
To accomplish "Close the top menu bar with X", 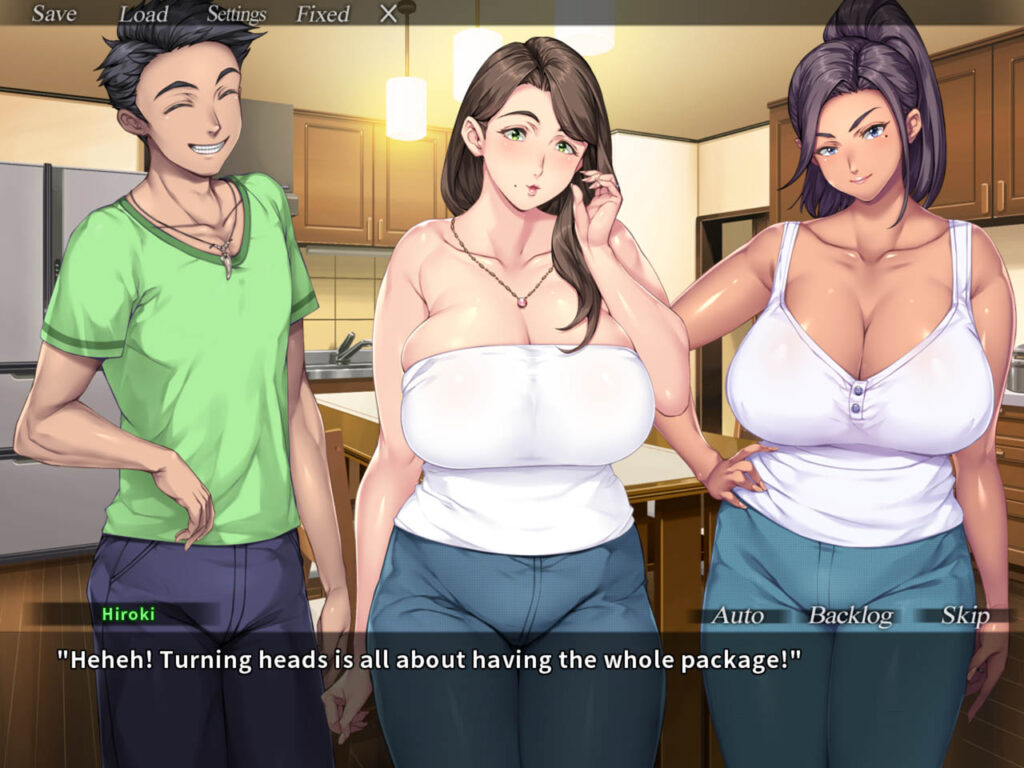I will tap(389, 14).
